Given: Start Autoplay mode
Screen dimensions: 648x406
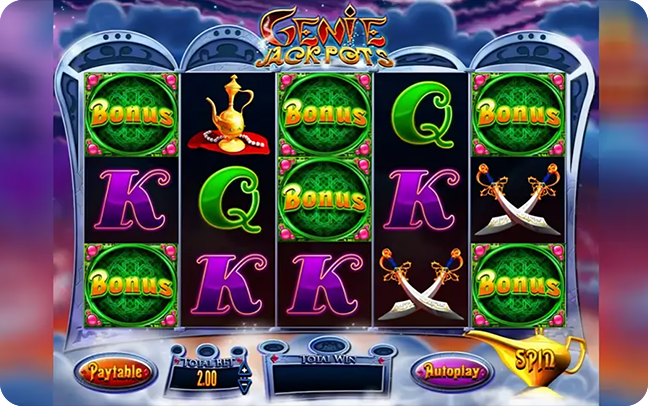Looking at the screenshot, I should click(453, 371).
